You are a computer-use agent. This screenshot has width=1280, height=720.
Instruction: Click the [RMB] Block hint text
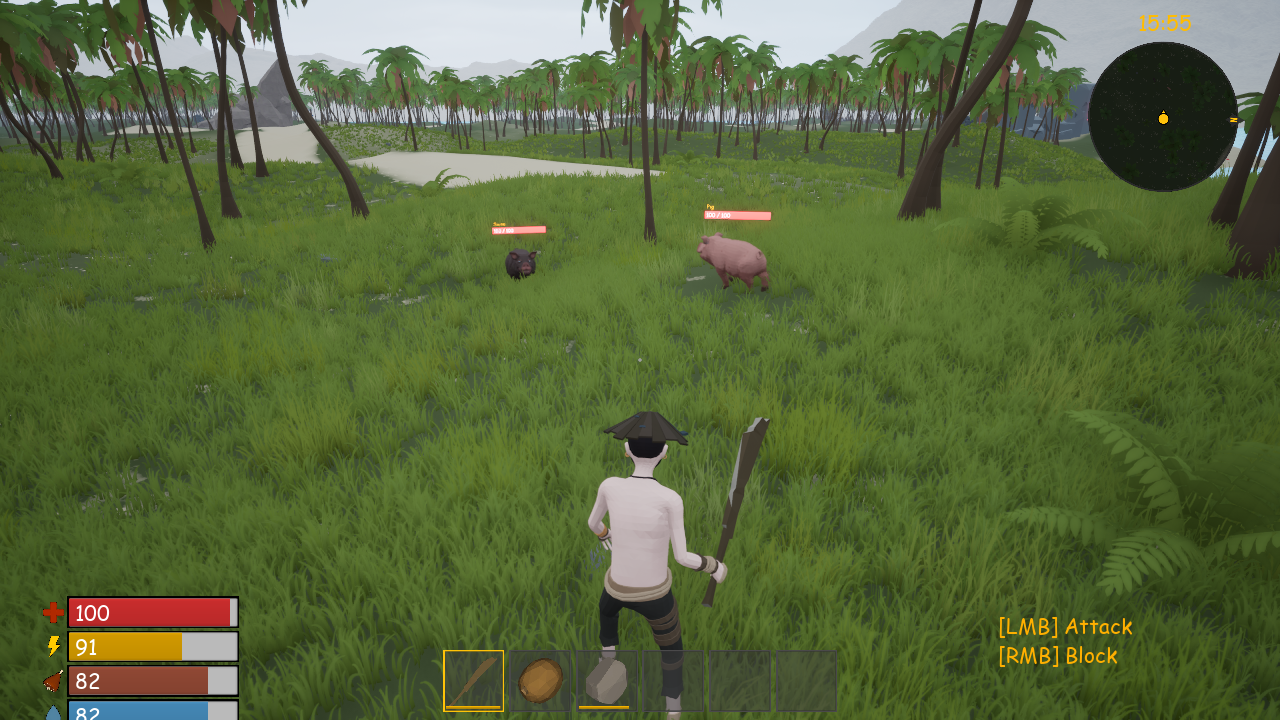(x=1056, y=656)
